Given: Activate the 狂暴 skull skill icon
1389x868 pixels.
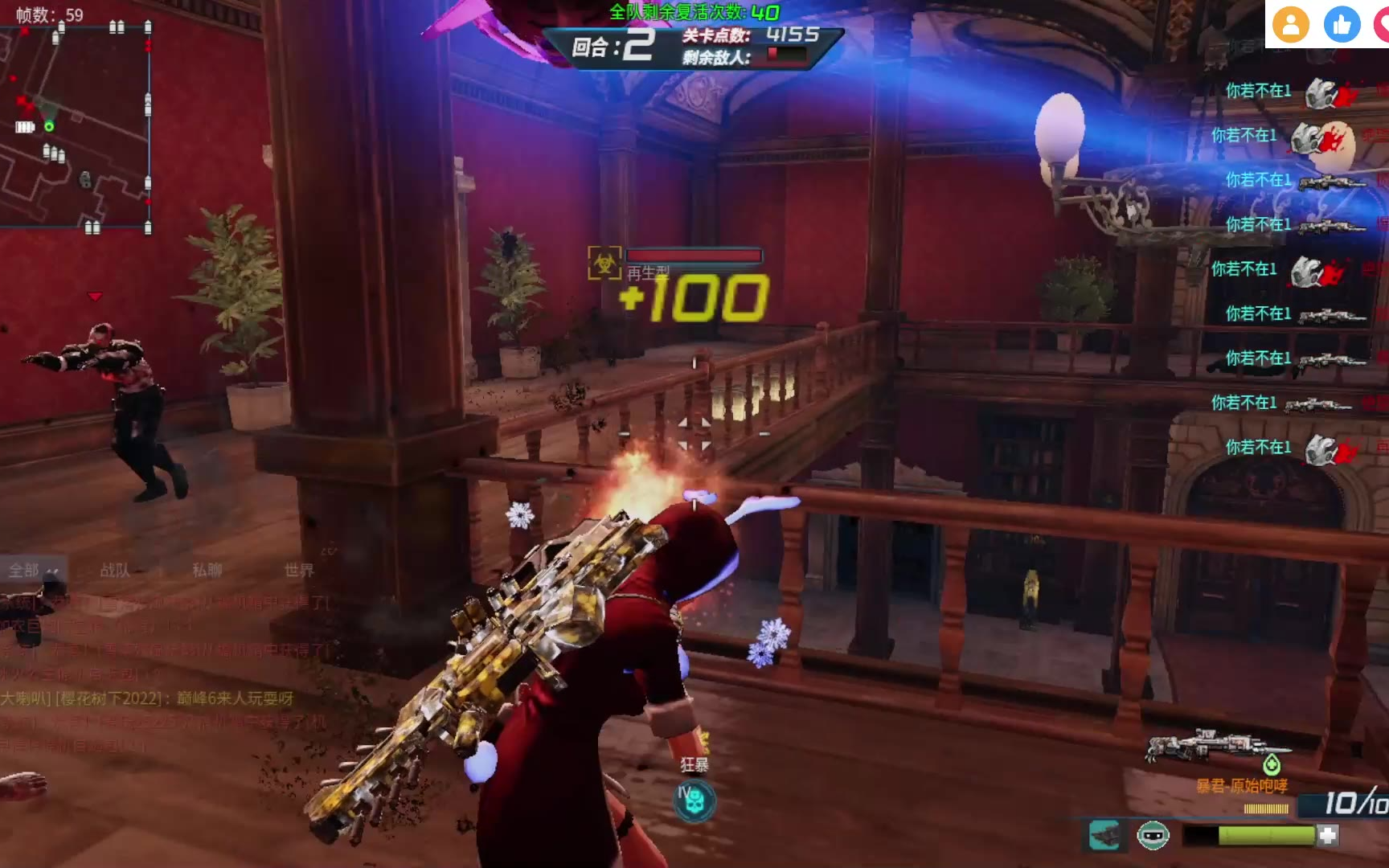Looking at the screenshot, I should (x=694, y=801).
